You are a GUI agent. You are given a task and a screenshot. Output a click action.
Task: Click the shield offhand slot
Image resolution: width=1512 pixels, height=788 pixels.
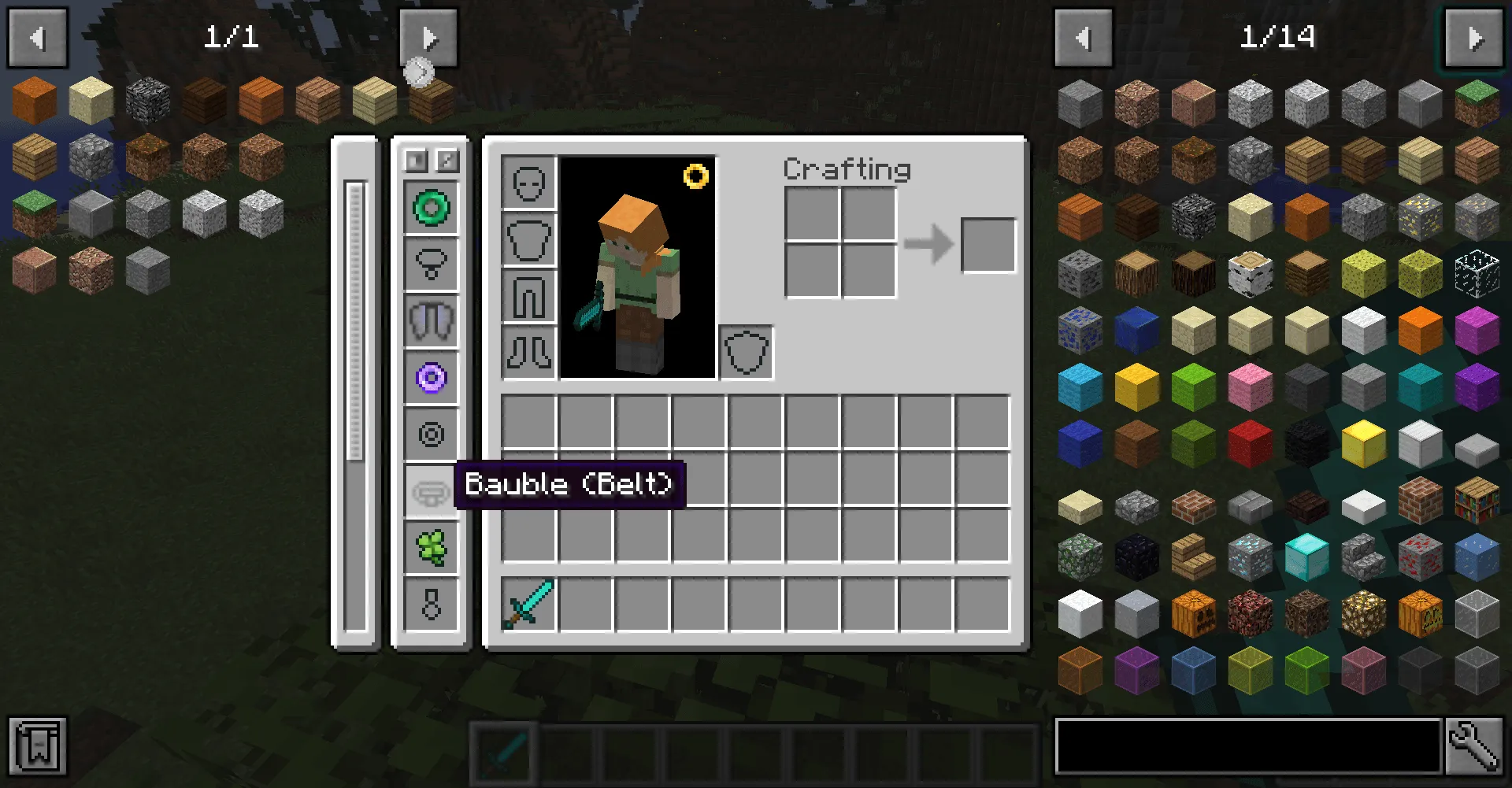click(x=745, y=353)
